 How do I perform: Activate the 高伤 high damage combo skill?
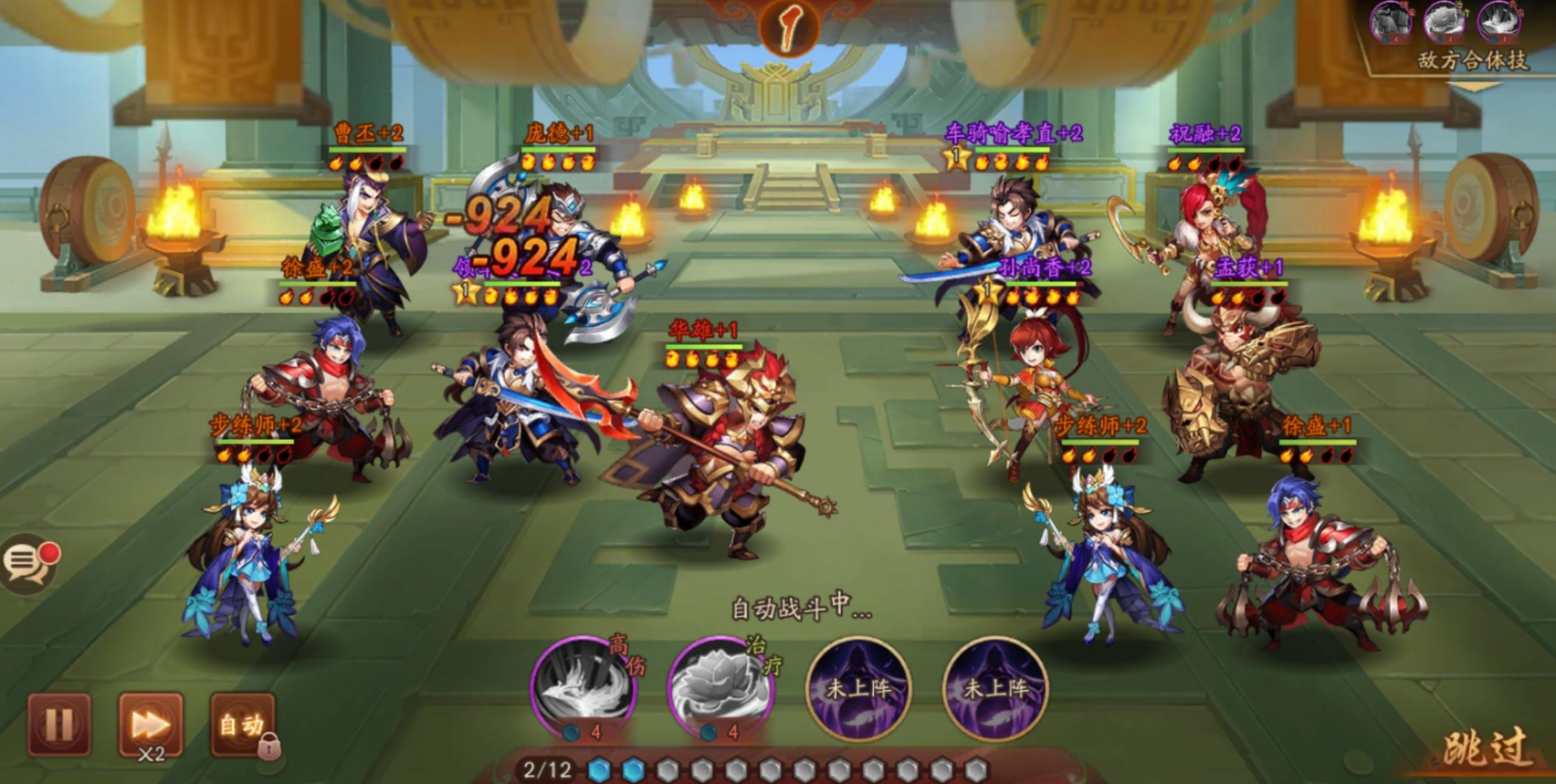[x=583, y=687]
